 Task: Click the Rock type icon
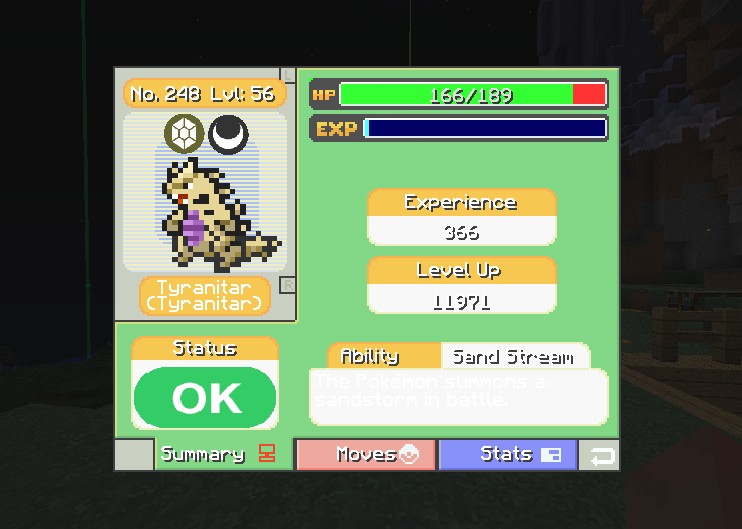(x=185, y=132)
